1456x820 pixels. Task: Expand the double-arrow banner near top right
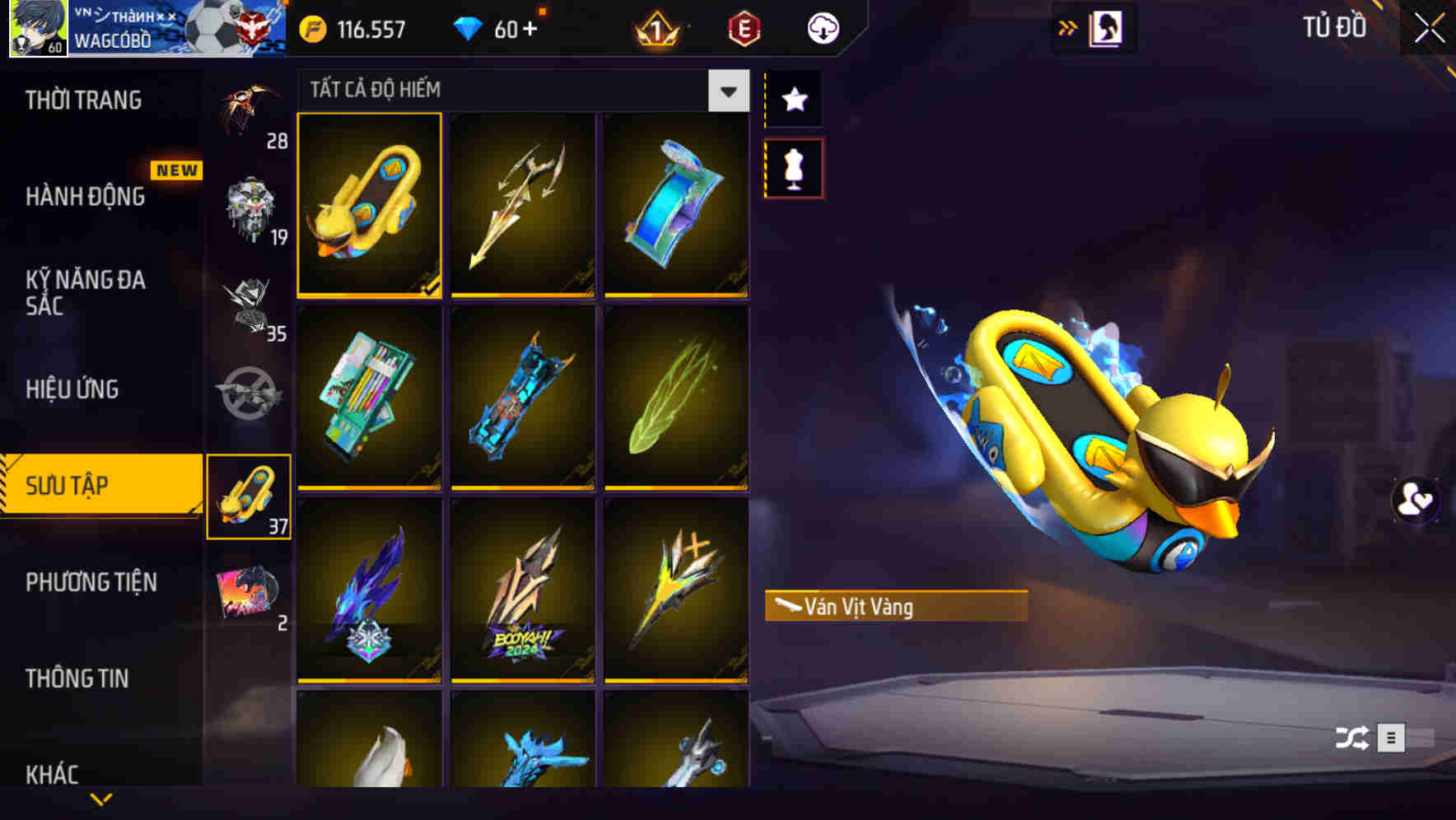pyautogui.click(x=1068, y=27)
